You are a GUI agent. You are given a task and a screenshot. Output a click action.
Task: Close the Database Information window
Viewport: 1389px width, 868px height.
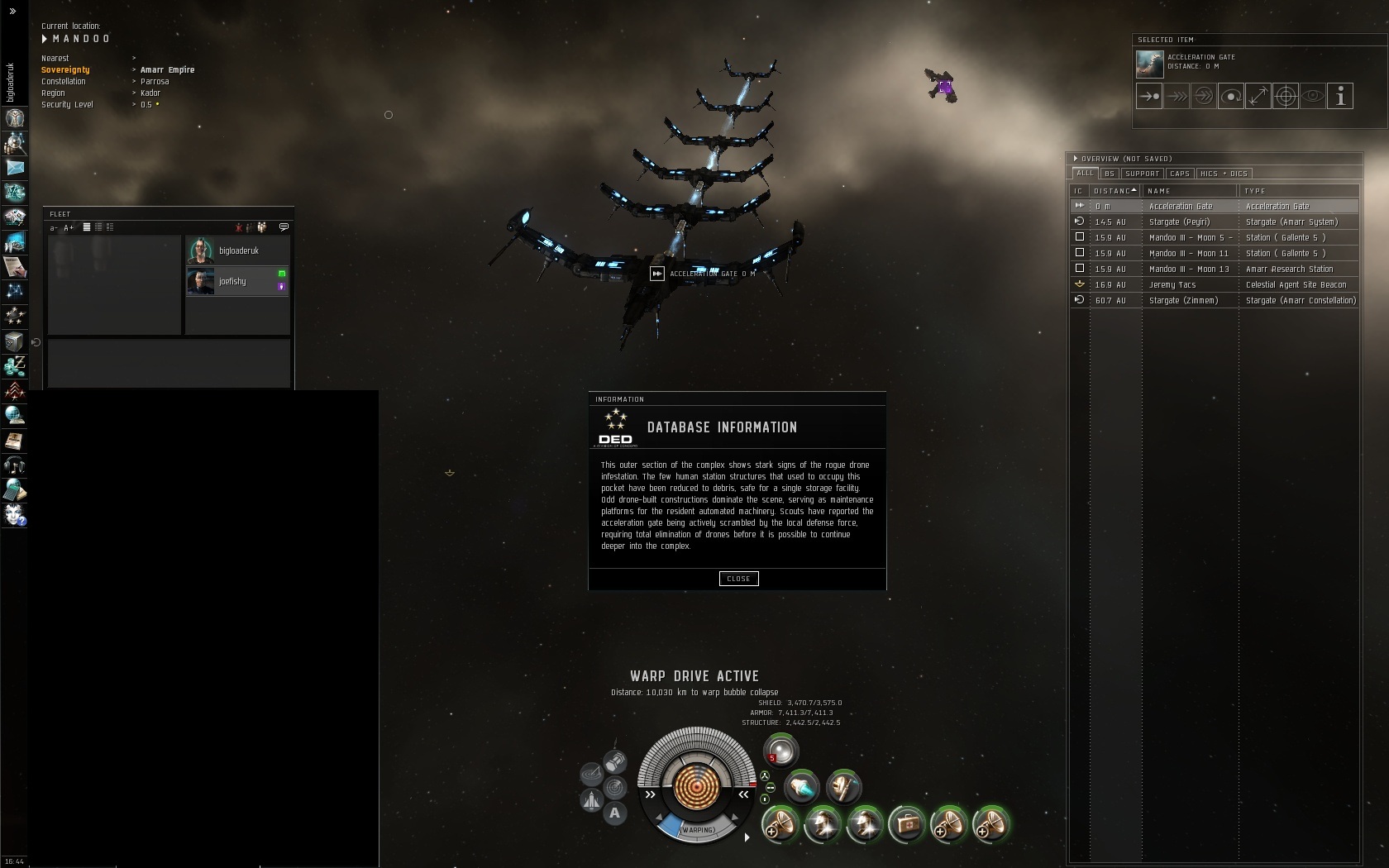point(738,579)
